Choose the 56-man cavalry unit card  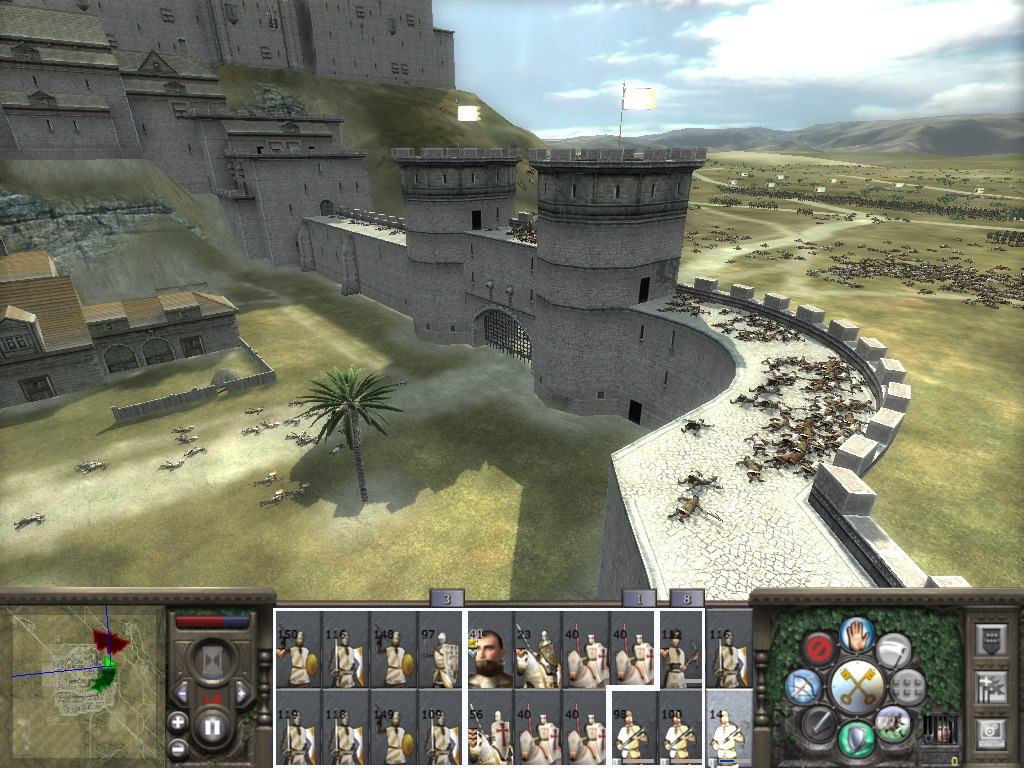point(491,728)
